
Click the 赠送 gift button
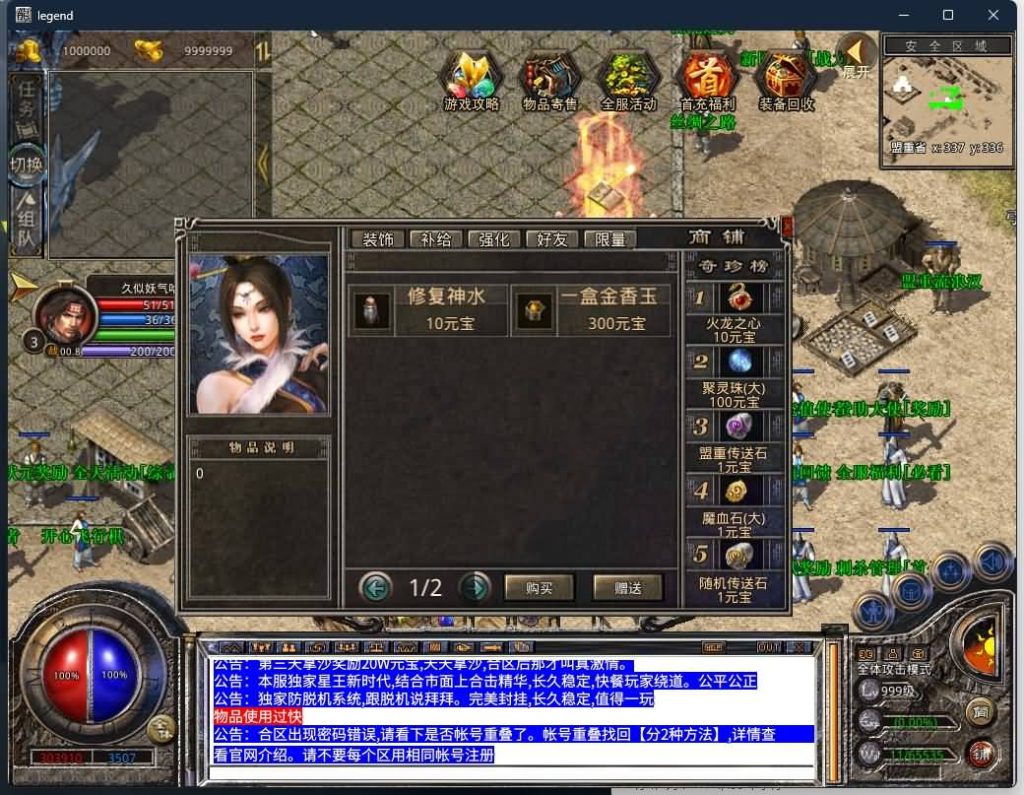click(x=628, y=587)
